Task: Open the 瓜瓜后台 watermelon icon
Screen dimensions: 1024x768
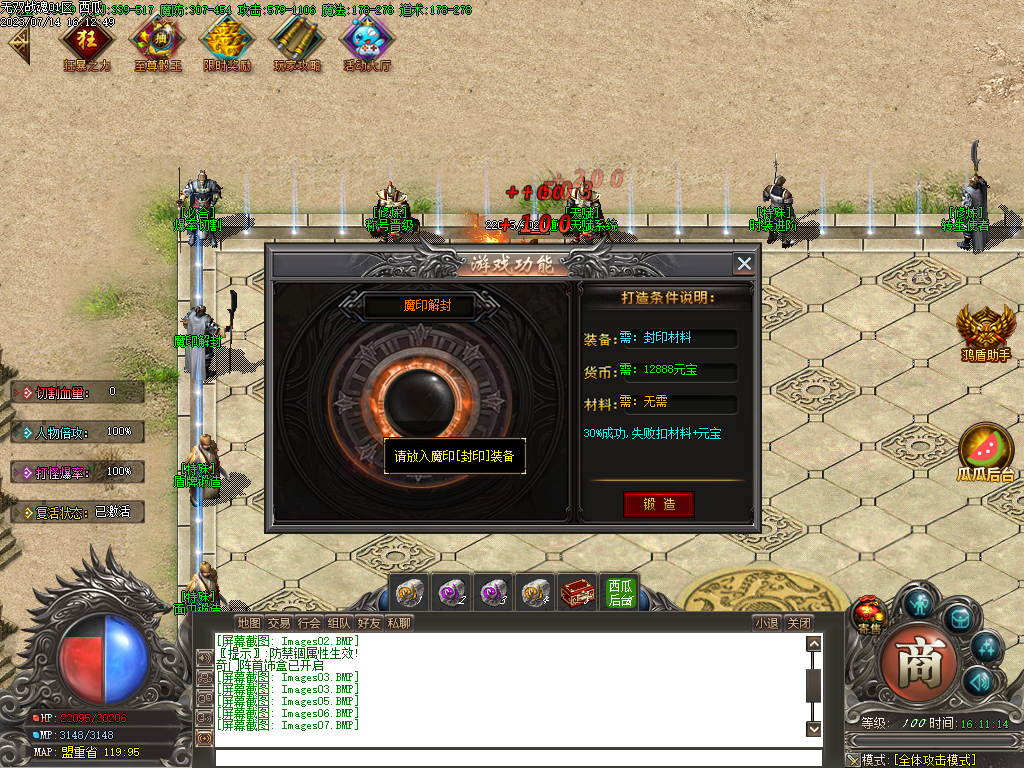Action: click(986, 448)
